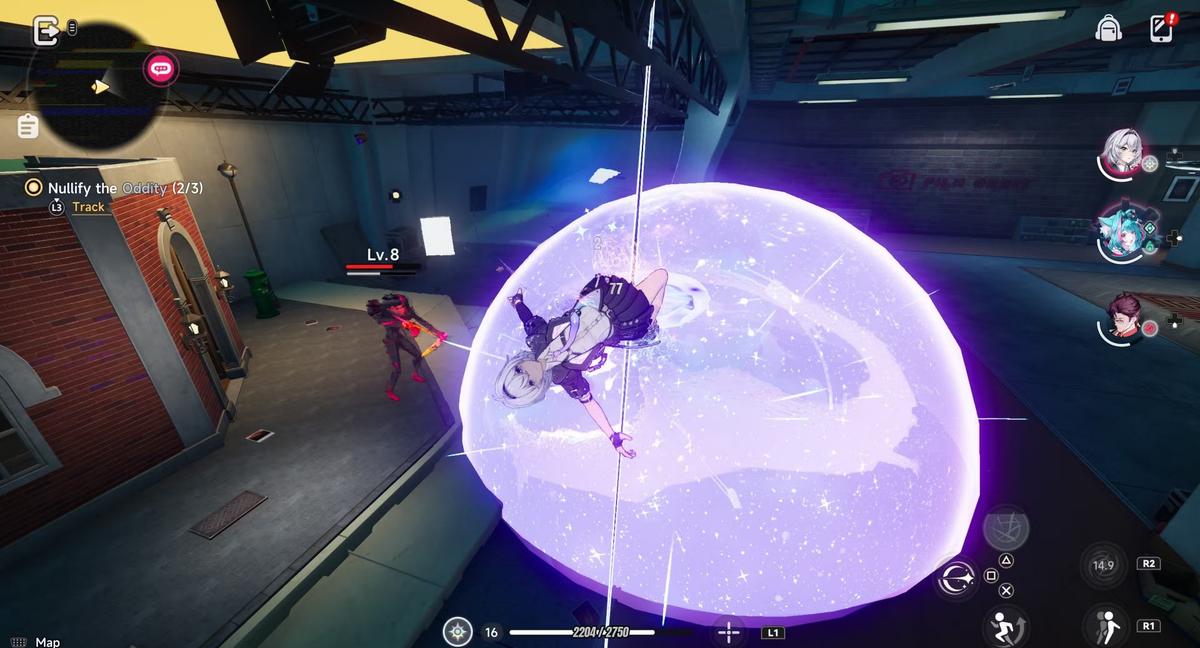
Task: Activate the skill on 14.9 cooldown
Action: pos(1103,565)
